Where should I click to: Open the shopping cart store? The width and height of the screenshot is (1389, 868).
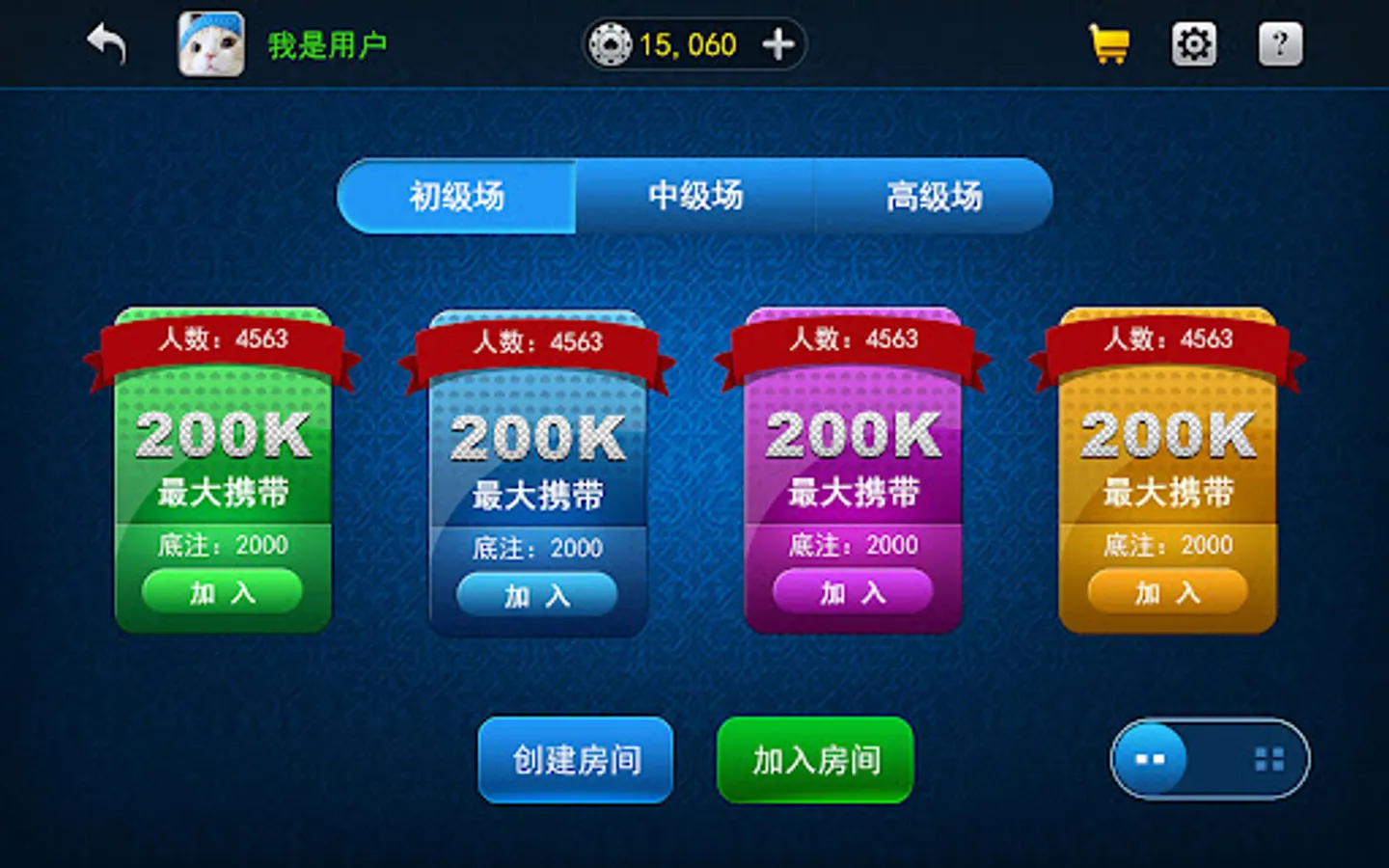tap(1107, 43)
